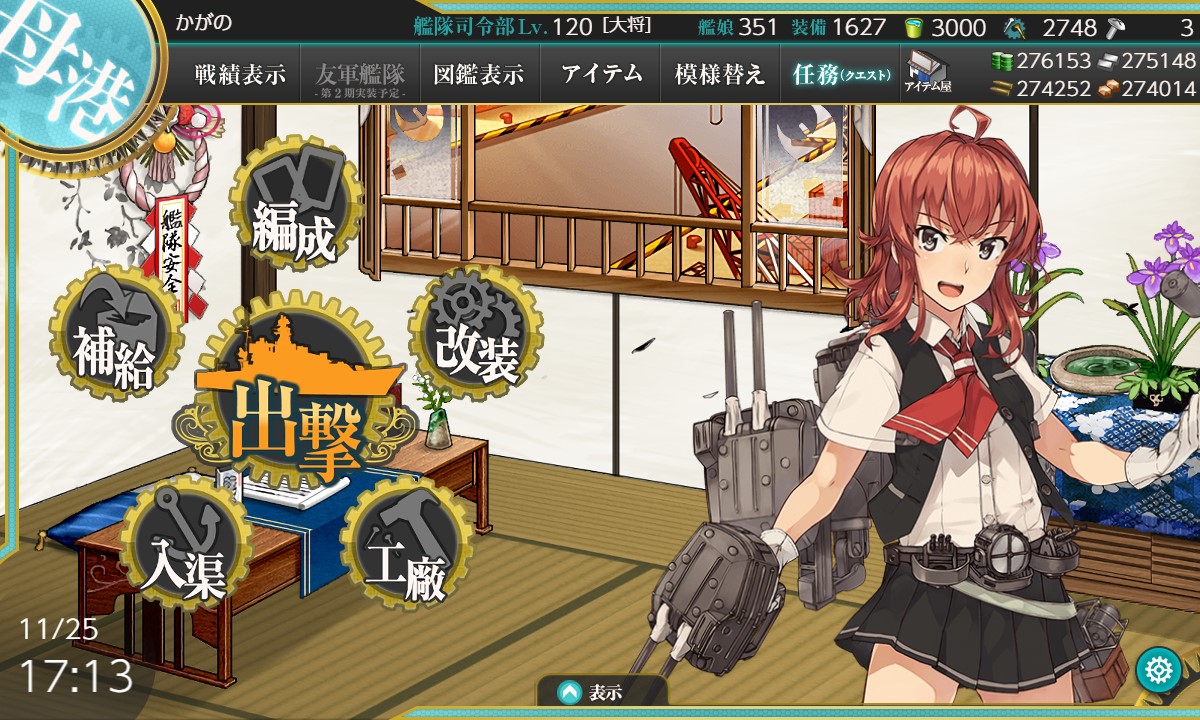The image size is (1200, 720).
Task: Open the 戦績表示 records menu
Action: [x=240, y=74]
